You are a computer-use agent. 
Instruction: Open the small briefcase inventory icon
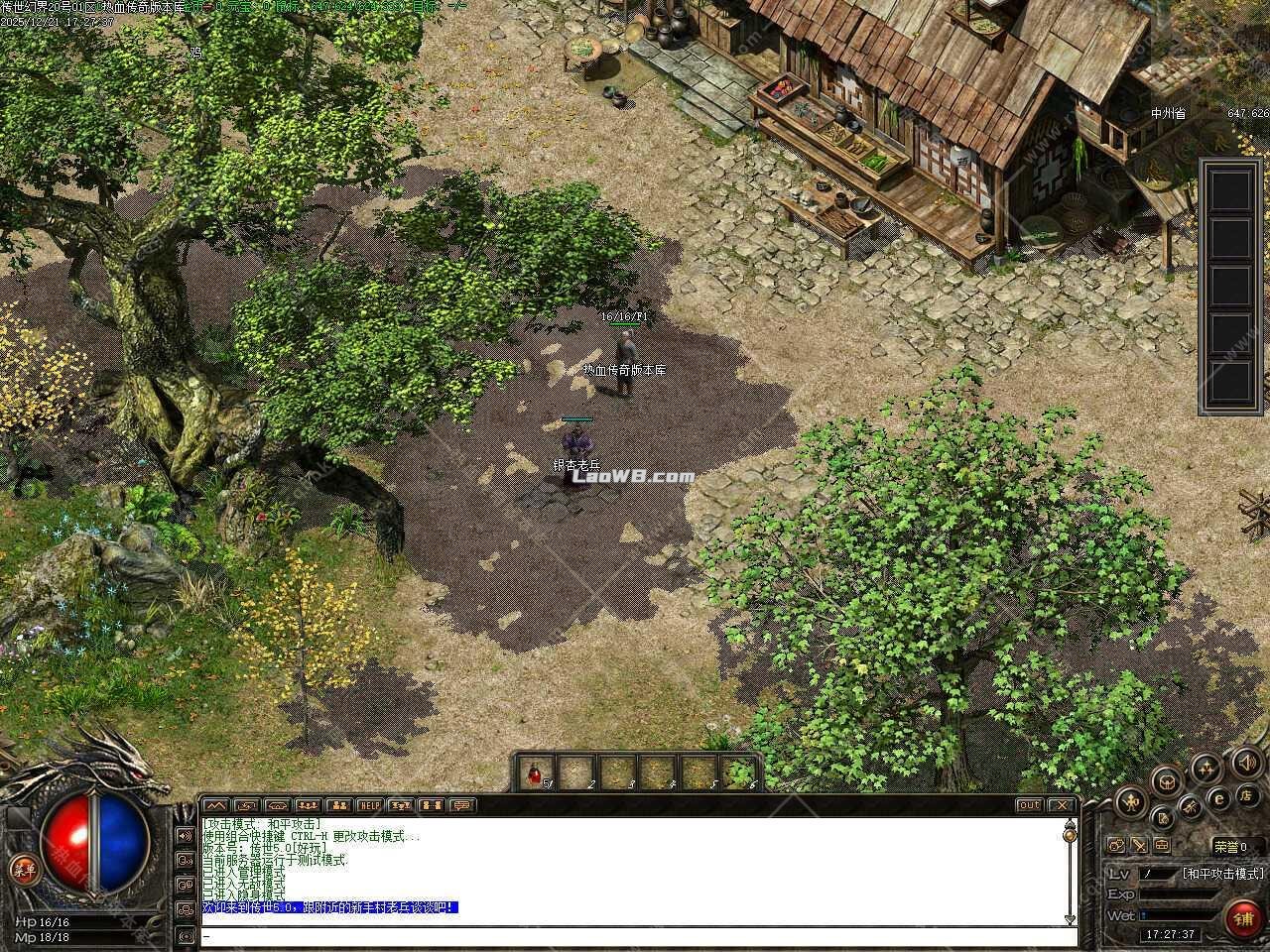(x=1162, y=846)
